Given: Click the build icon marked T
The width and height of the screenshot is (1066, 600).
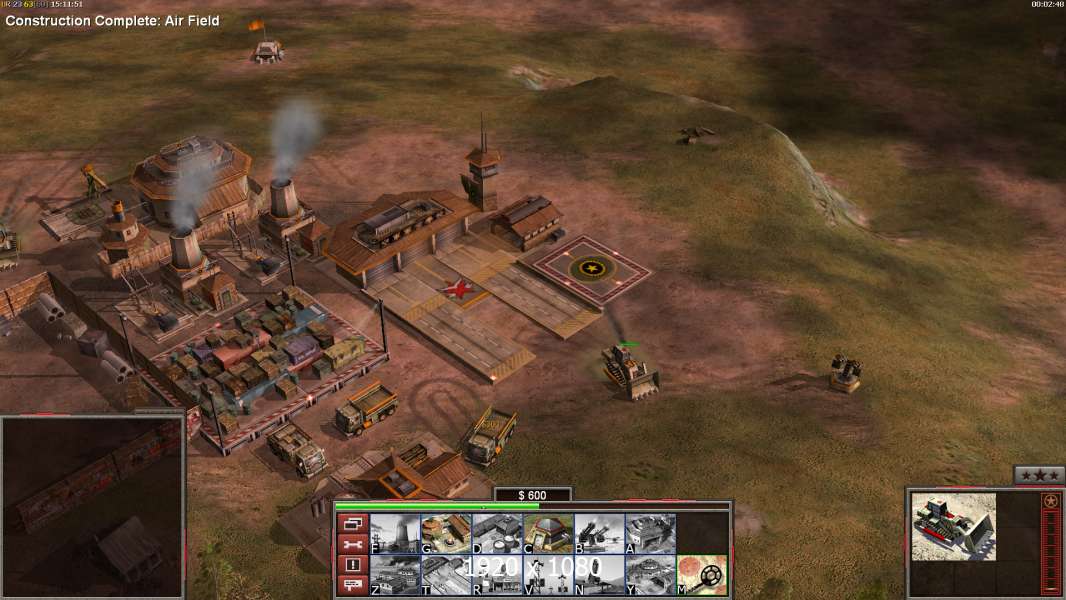Looking at the screenshot, I should [446, 574].
